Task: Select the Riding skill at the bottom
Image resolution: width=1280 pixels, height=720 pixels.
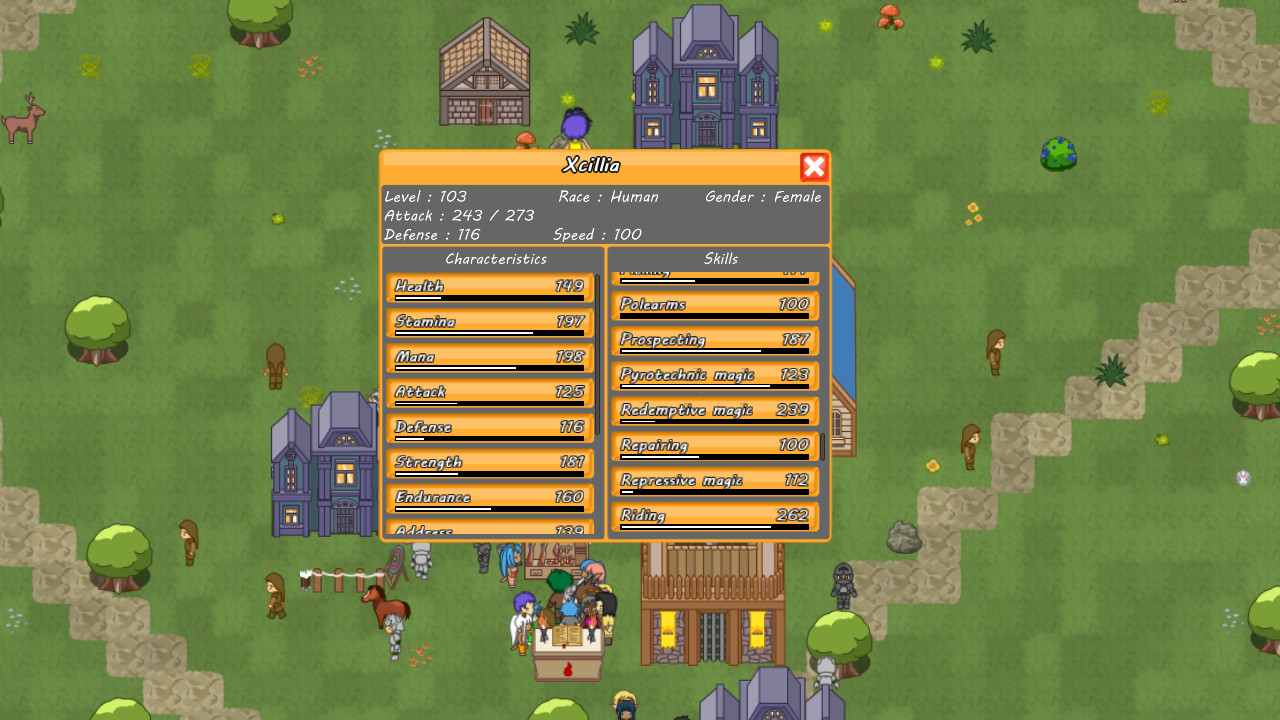Action: click(714, 516)
